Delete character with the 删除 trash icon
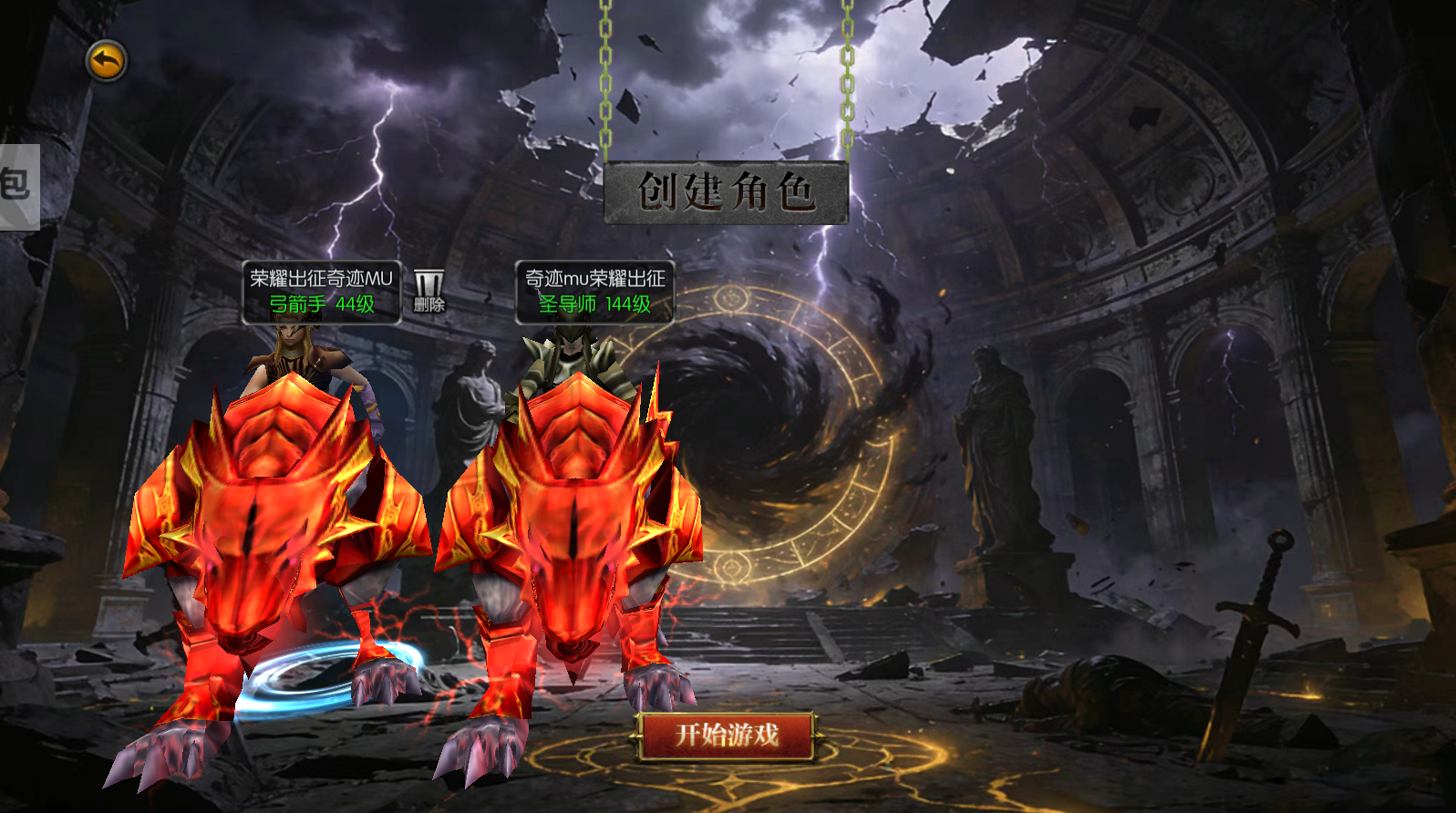1456x813 pixels. (x=429, y=291)
